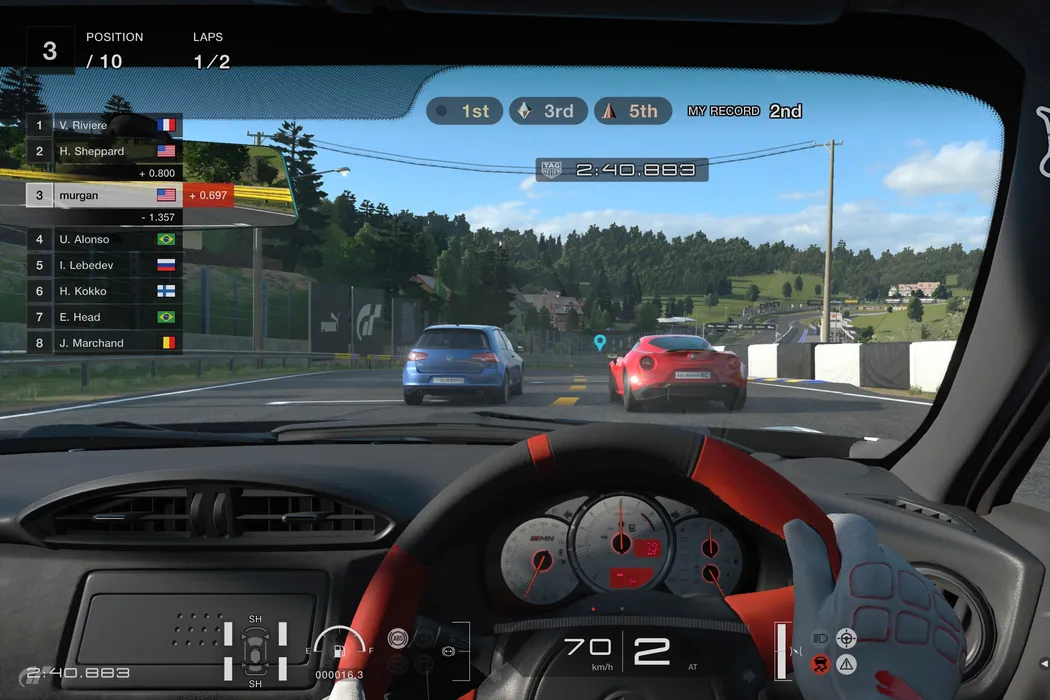Choose H. Sheppard's leaderboard row
This screenshot has width=1050, height=700.
(104, 151)
